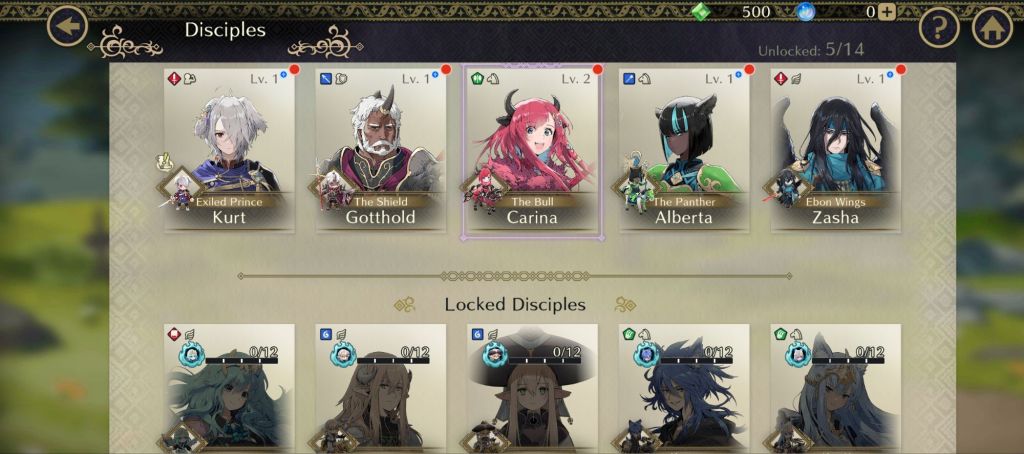Image resolution: width=1024 pixels, height=454 pixels.
Task: Select Alberta the Panther disciple
Action: click(684, 150)
